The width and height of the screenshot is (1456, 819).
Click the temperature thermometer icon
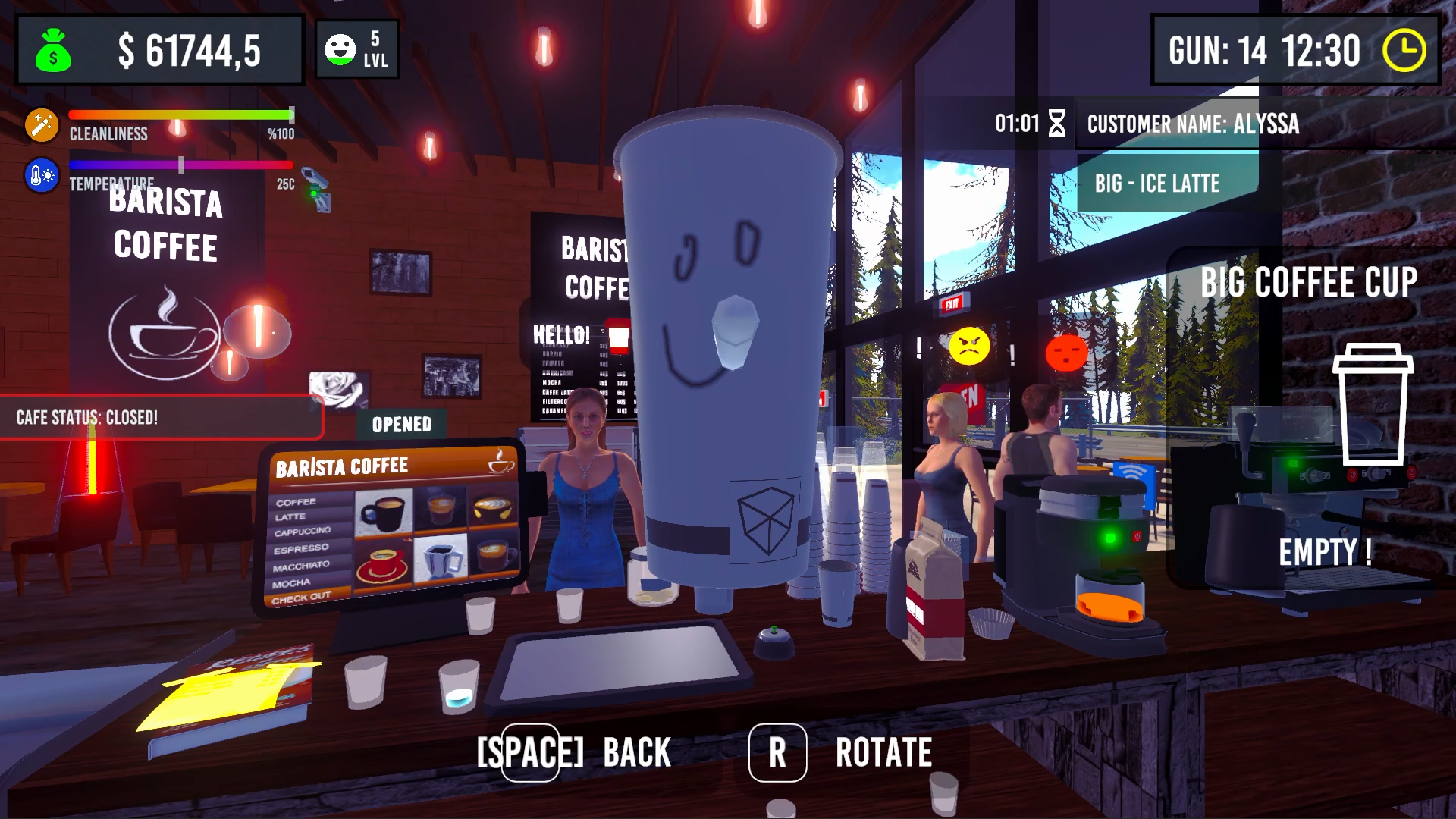(42, 174)
